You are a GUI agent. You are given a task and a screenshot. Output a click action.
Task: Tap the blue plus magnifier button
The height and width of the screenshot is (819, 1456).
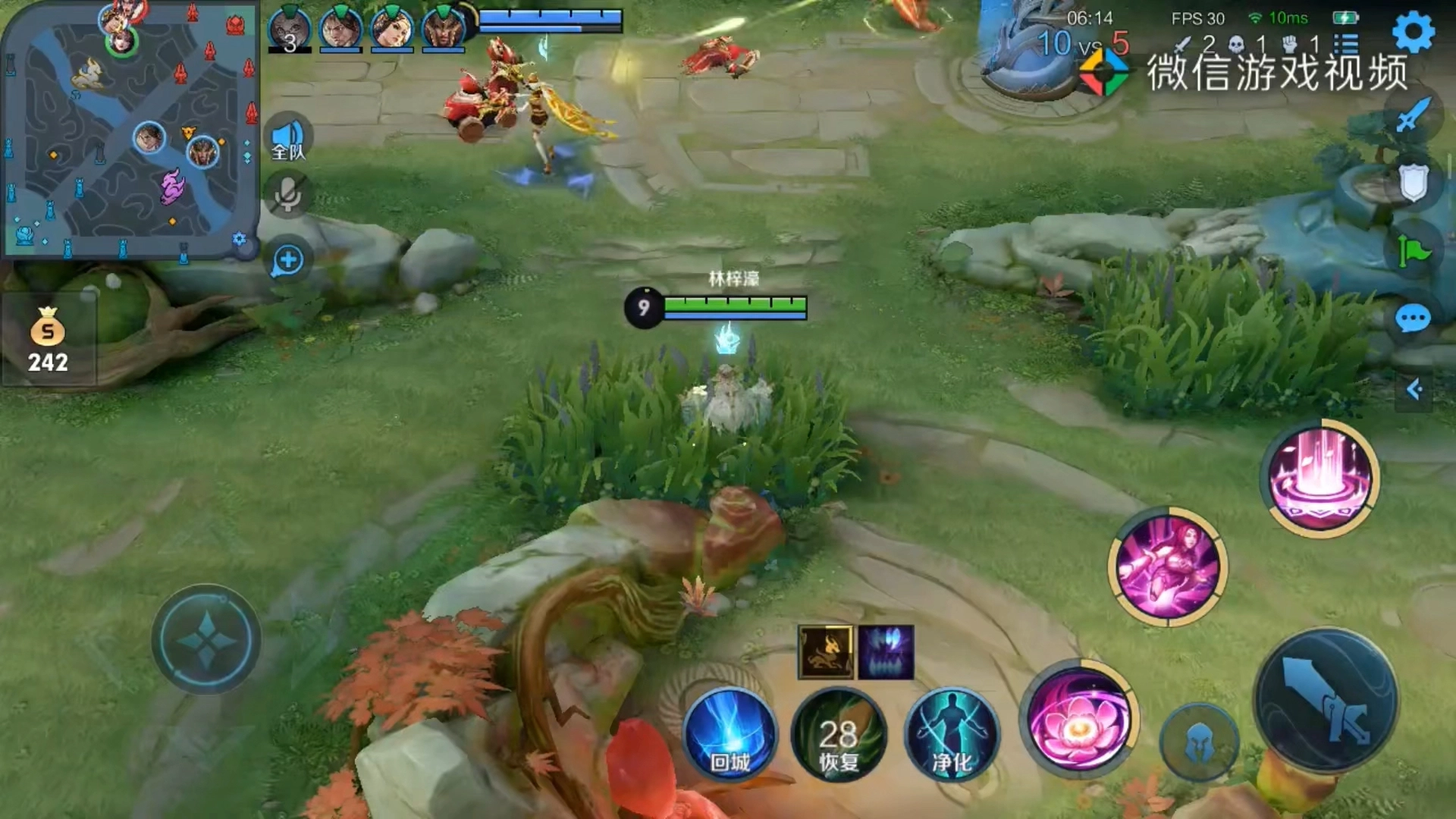coord(287,261)
